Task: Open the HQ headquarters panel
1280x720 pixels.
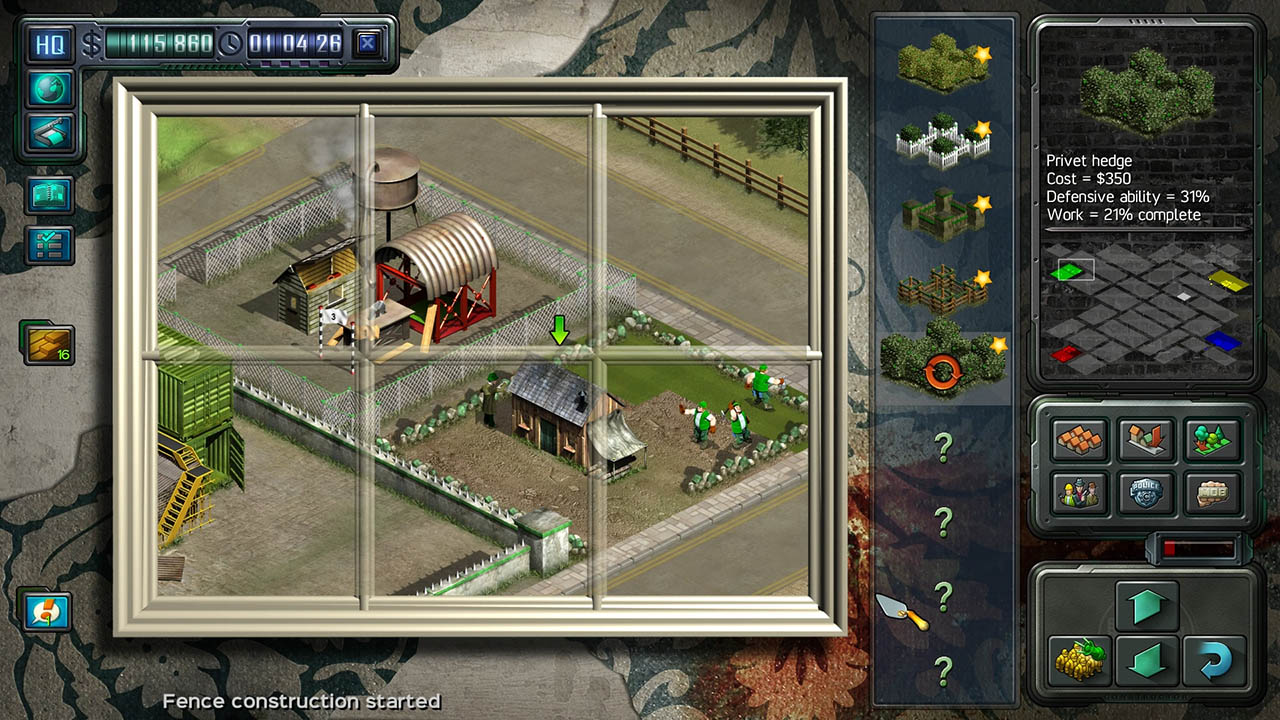Action: 50,45
